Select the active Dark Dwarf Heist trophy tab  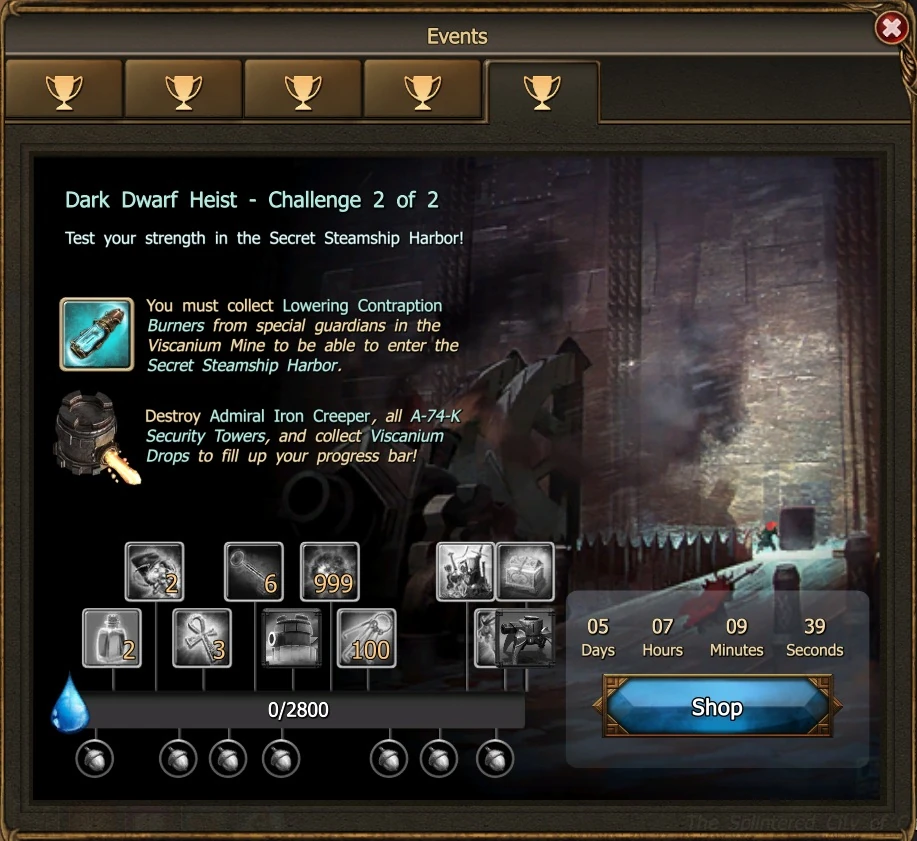click(x=541, y=92)
